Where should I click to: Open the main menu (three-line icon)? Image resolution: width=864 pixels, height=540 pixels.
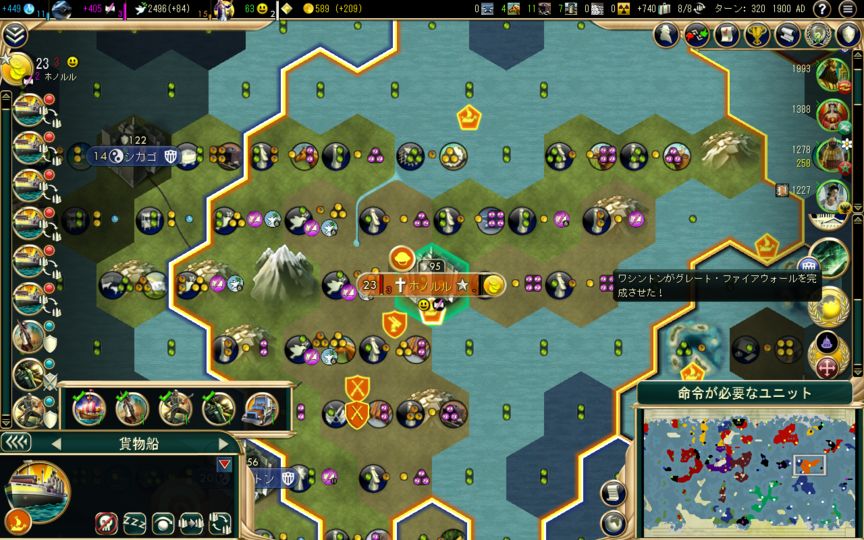pos(848,9)
